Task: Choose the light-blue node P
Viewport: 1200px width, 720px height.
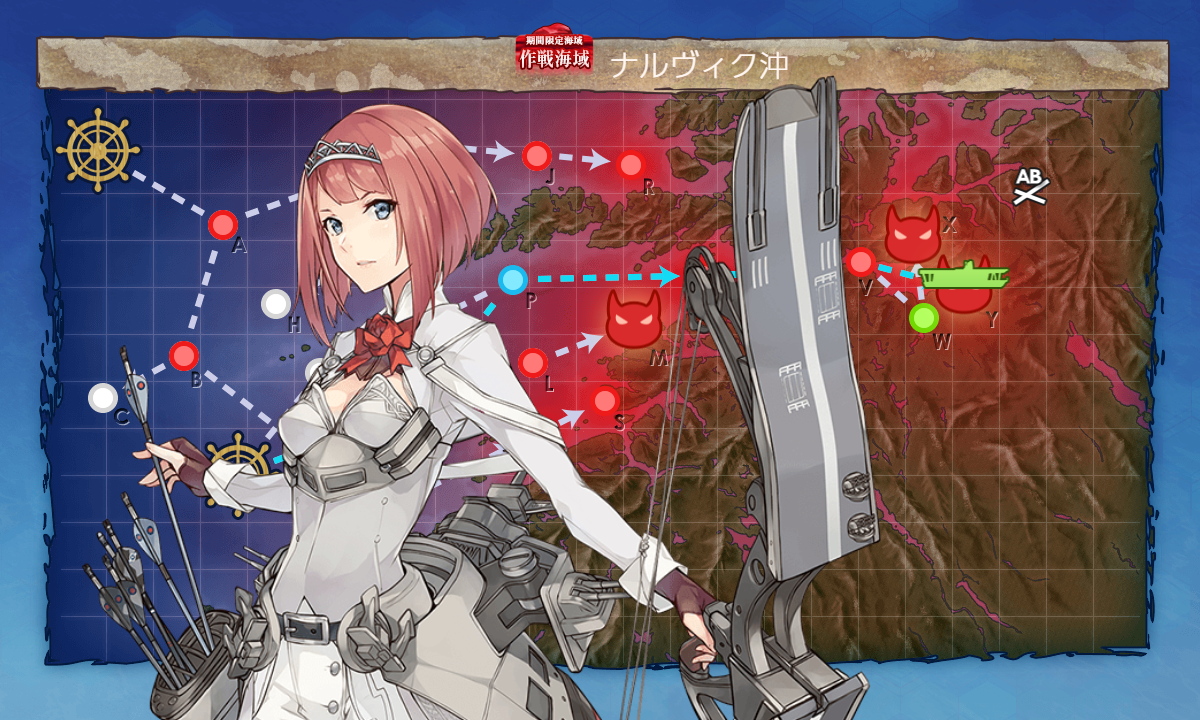Action: coord(512,280)
